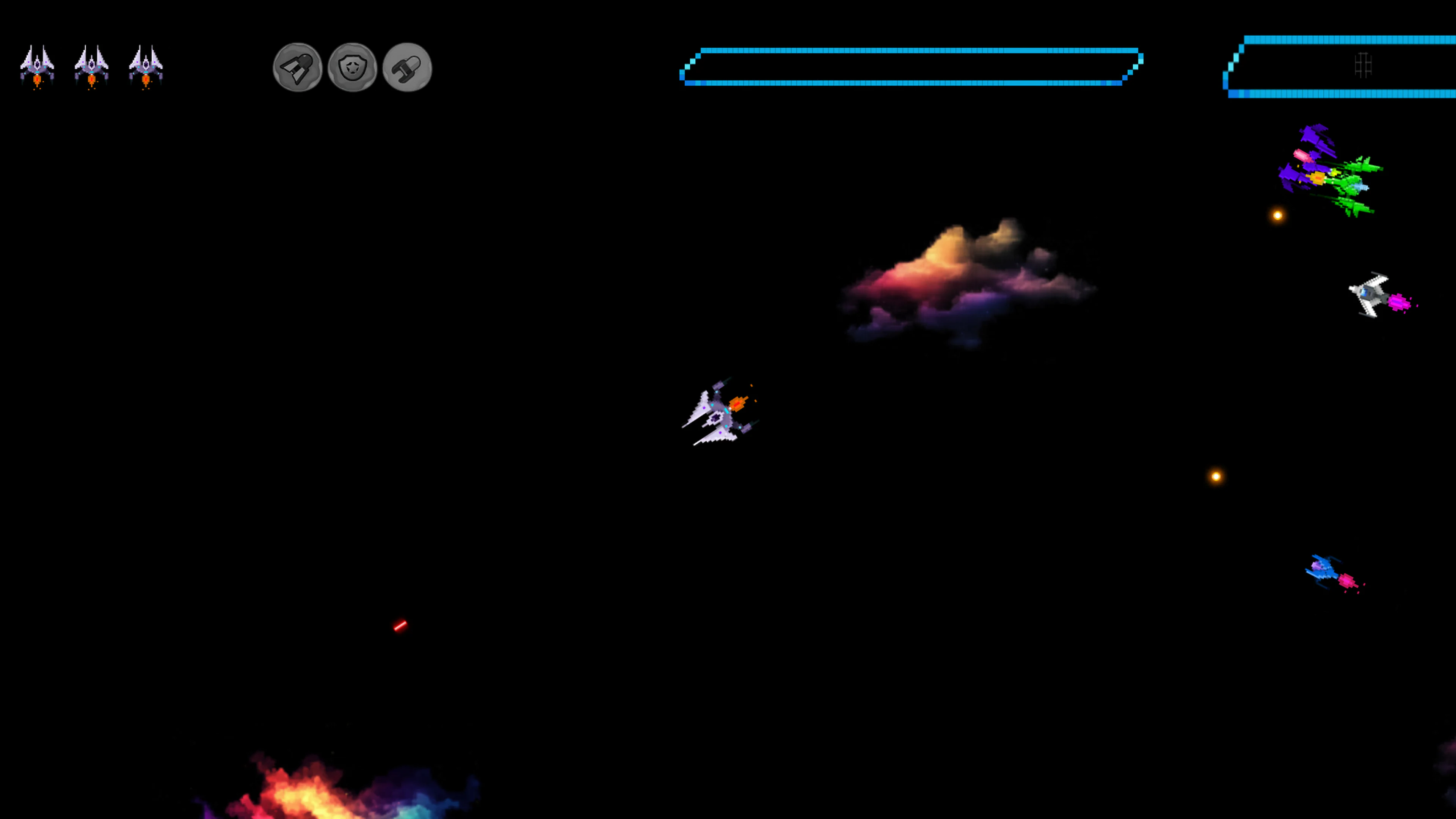Click the second player life ship icon
The width and height of the screenshot is (1456, 819).
[x=91, y=65]
